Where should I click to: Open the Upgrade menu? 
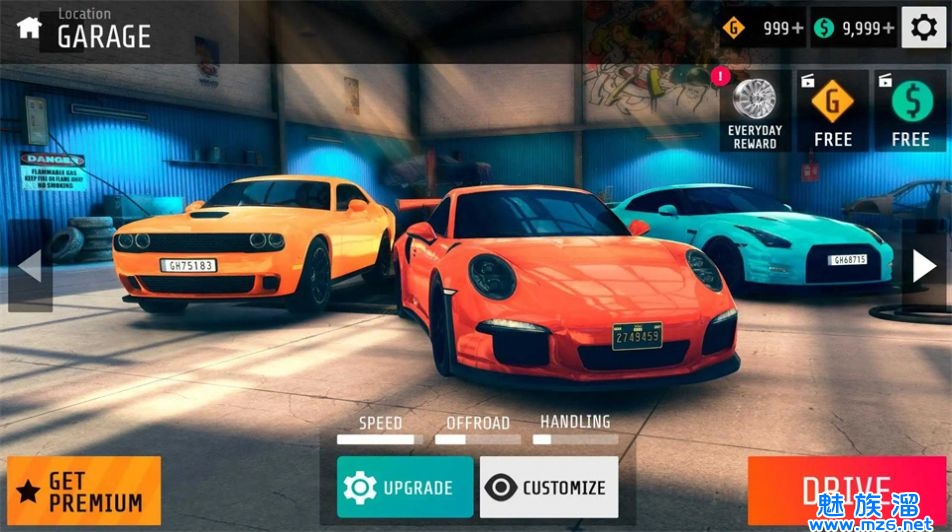point(405,487)
